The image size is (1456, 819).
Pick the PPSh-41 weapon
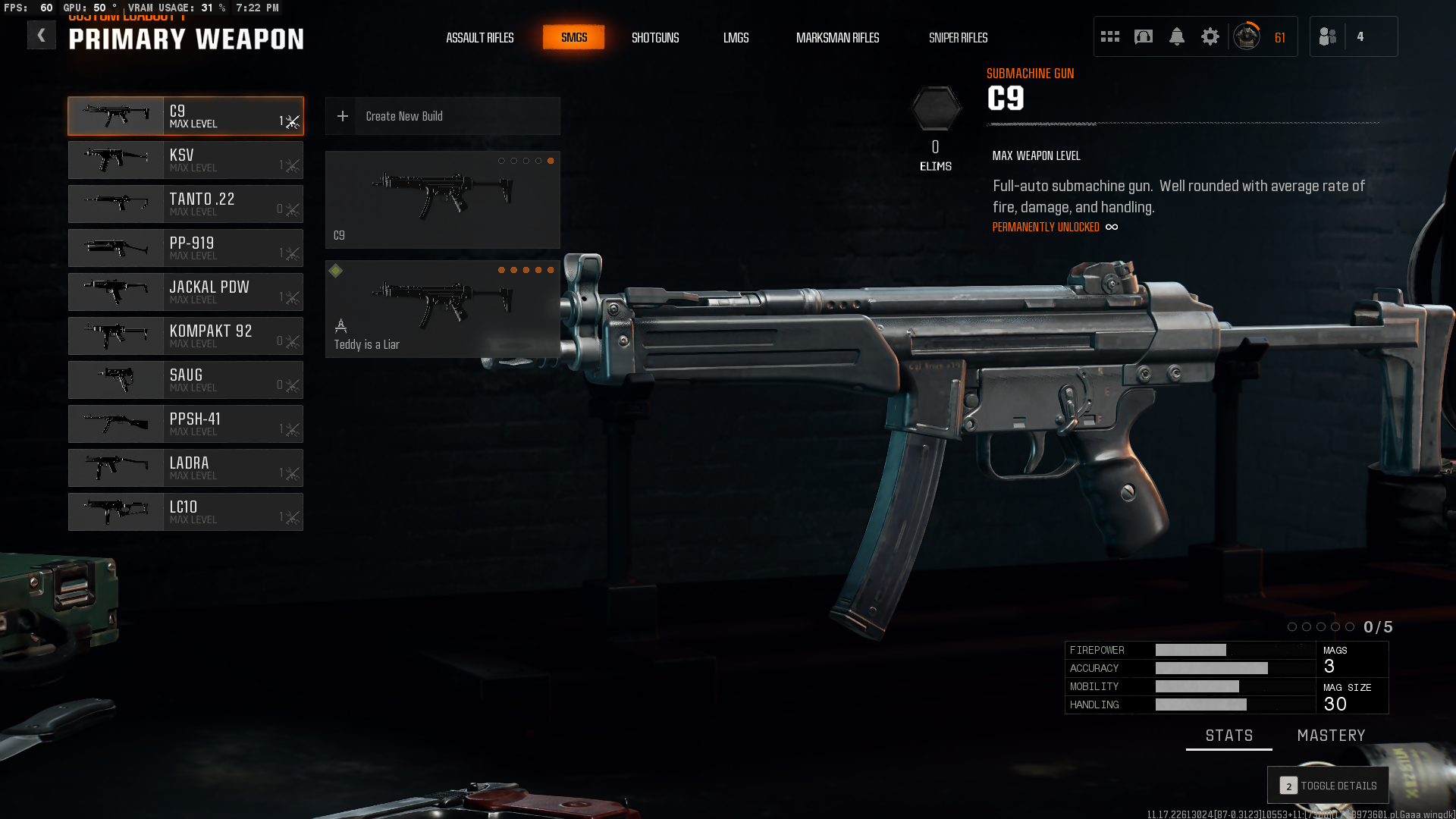tap(186, 424)
